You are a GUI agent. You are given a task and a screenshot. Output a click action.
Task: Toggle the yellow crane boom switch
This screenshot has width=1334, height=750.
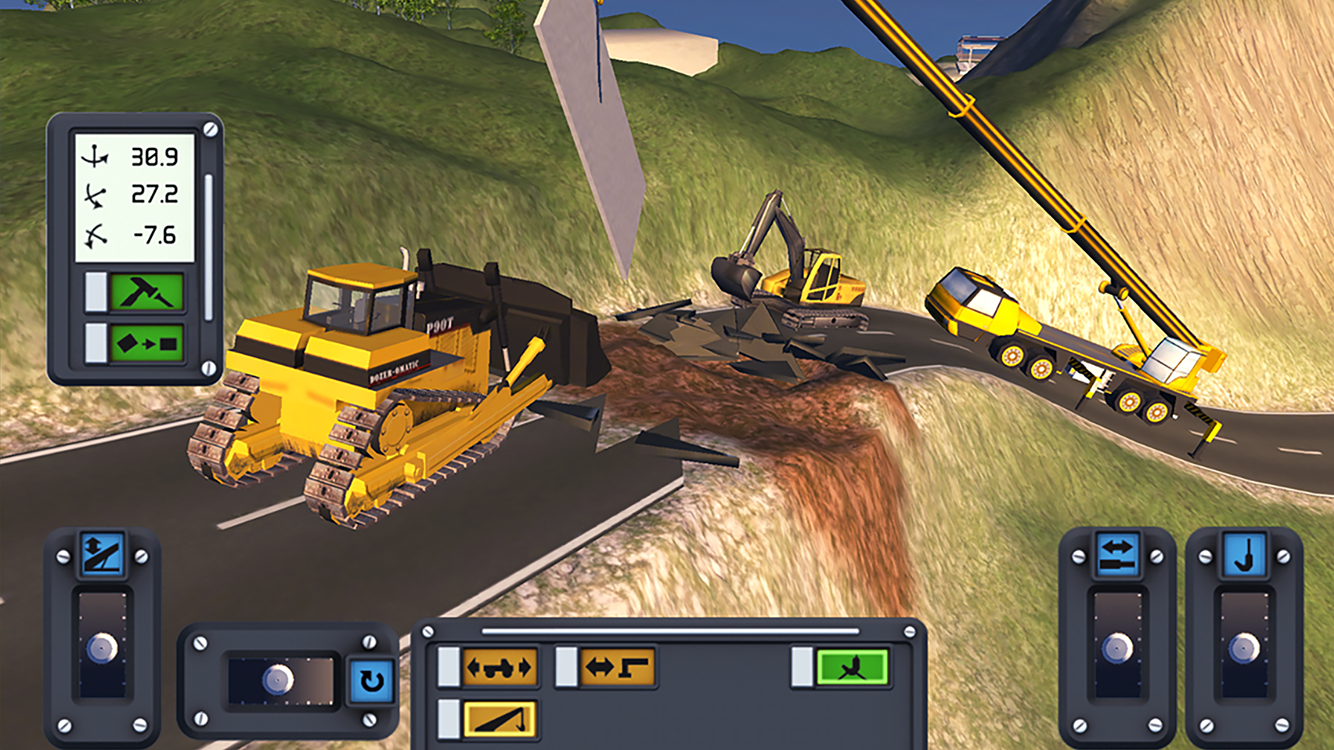(x=499, y=719)
